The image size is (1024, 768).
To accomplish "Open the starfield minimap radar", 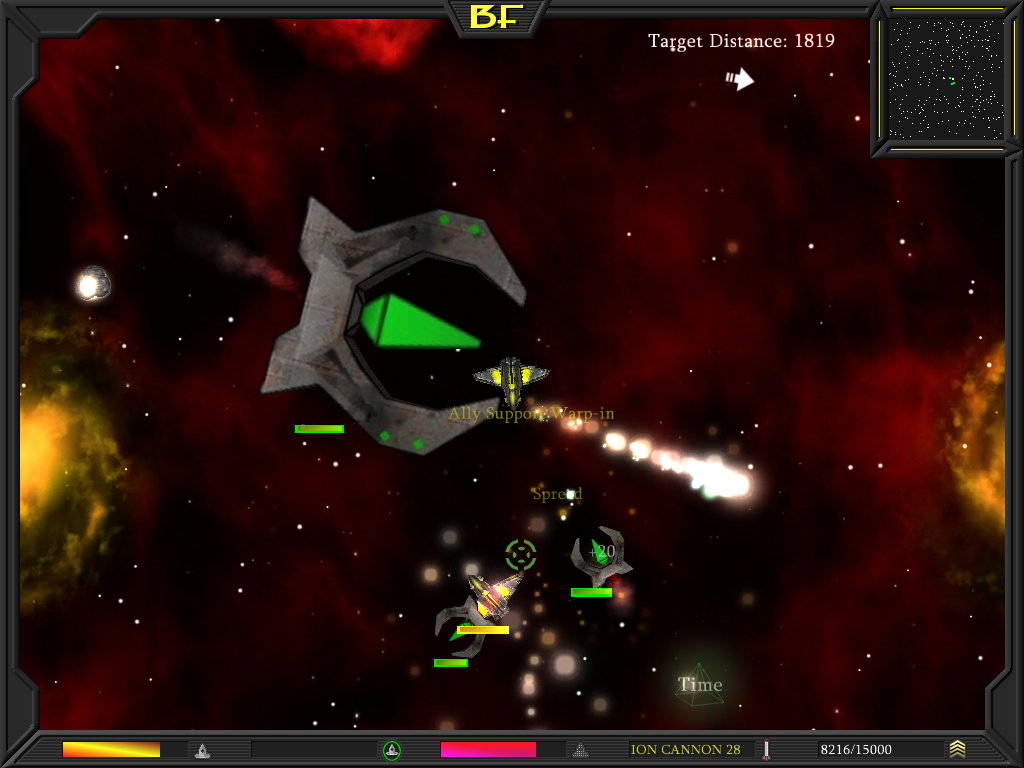I will point(945,80).
